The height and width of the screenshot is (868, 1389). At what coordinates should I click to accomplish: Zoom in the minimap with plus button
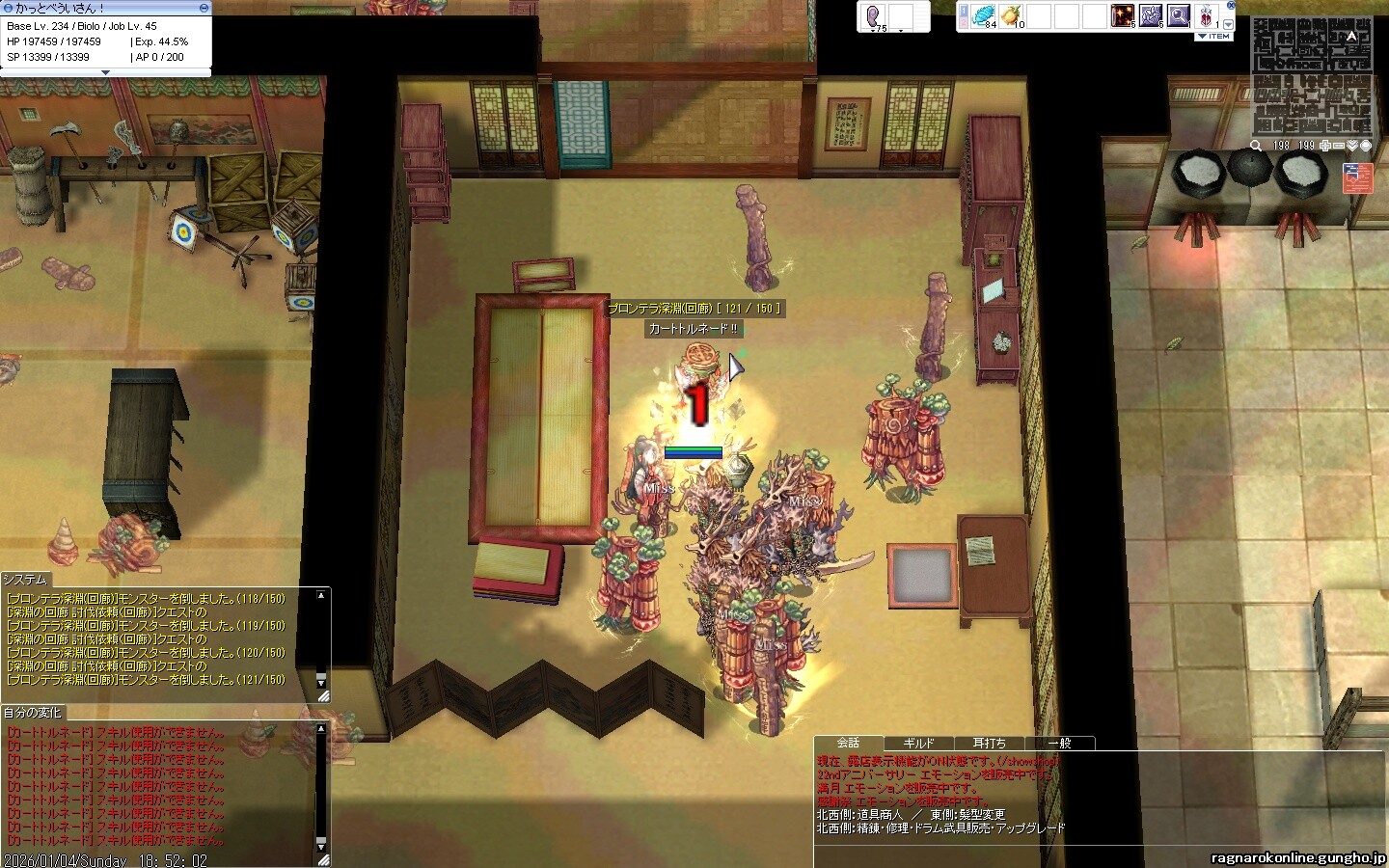tap(1326, 146)
